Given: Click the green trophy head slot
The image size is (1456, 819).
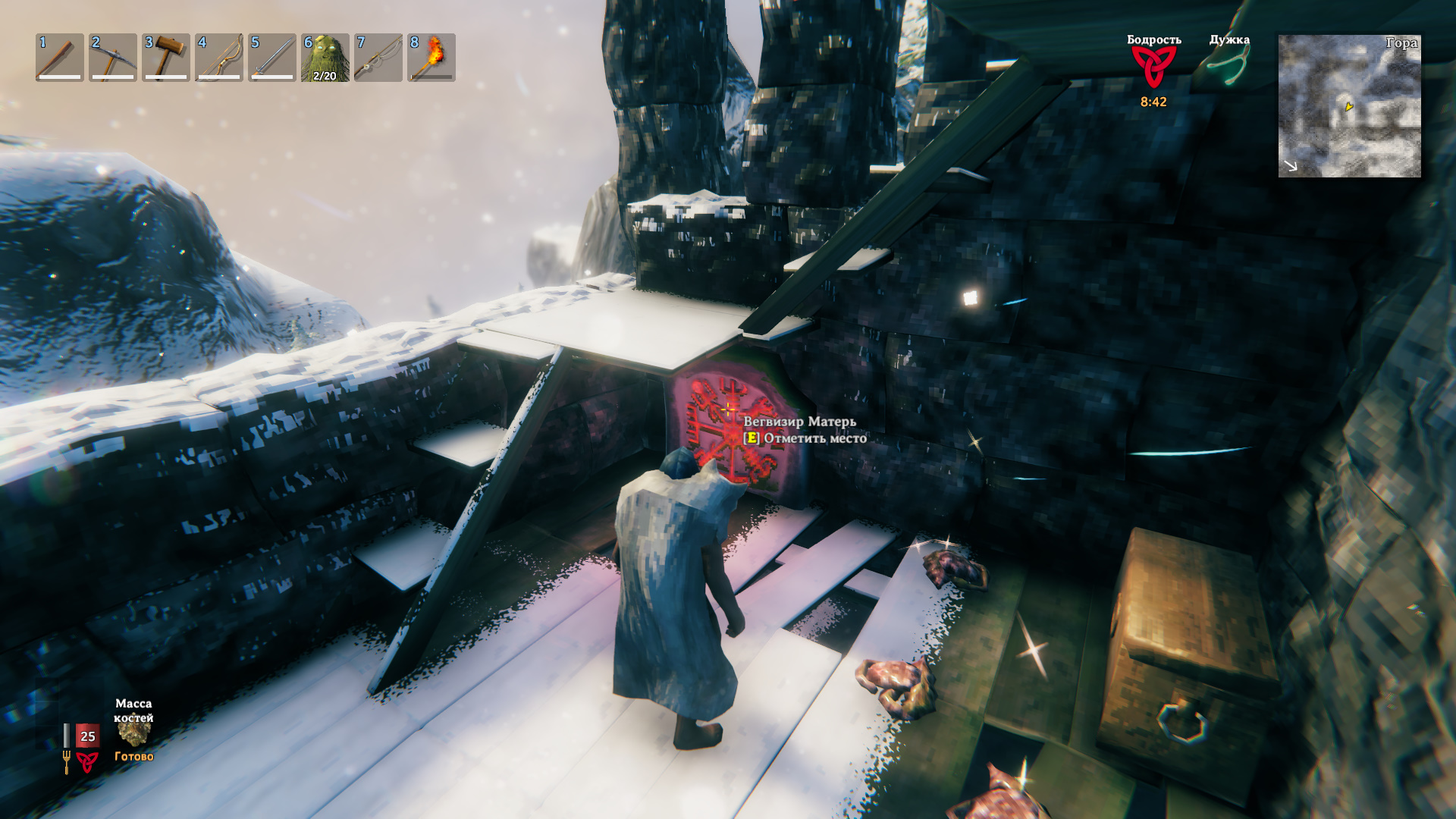Looking at the screenshot, I should [325, 58].
